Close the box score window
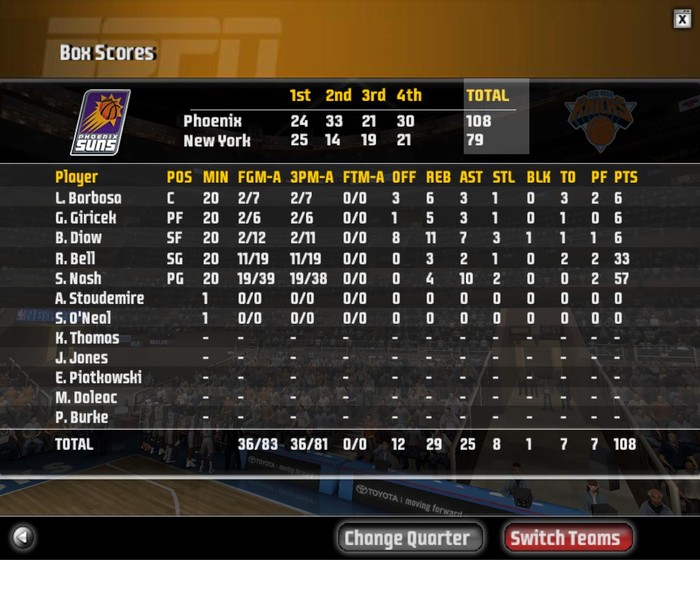The height and width of the screenshot is (596, 700). [682, 18]
